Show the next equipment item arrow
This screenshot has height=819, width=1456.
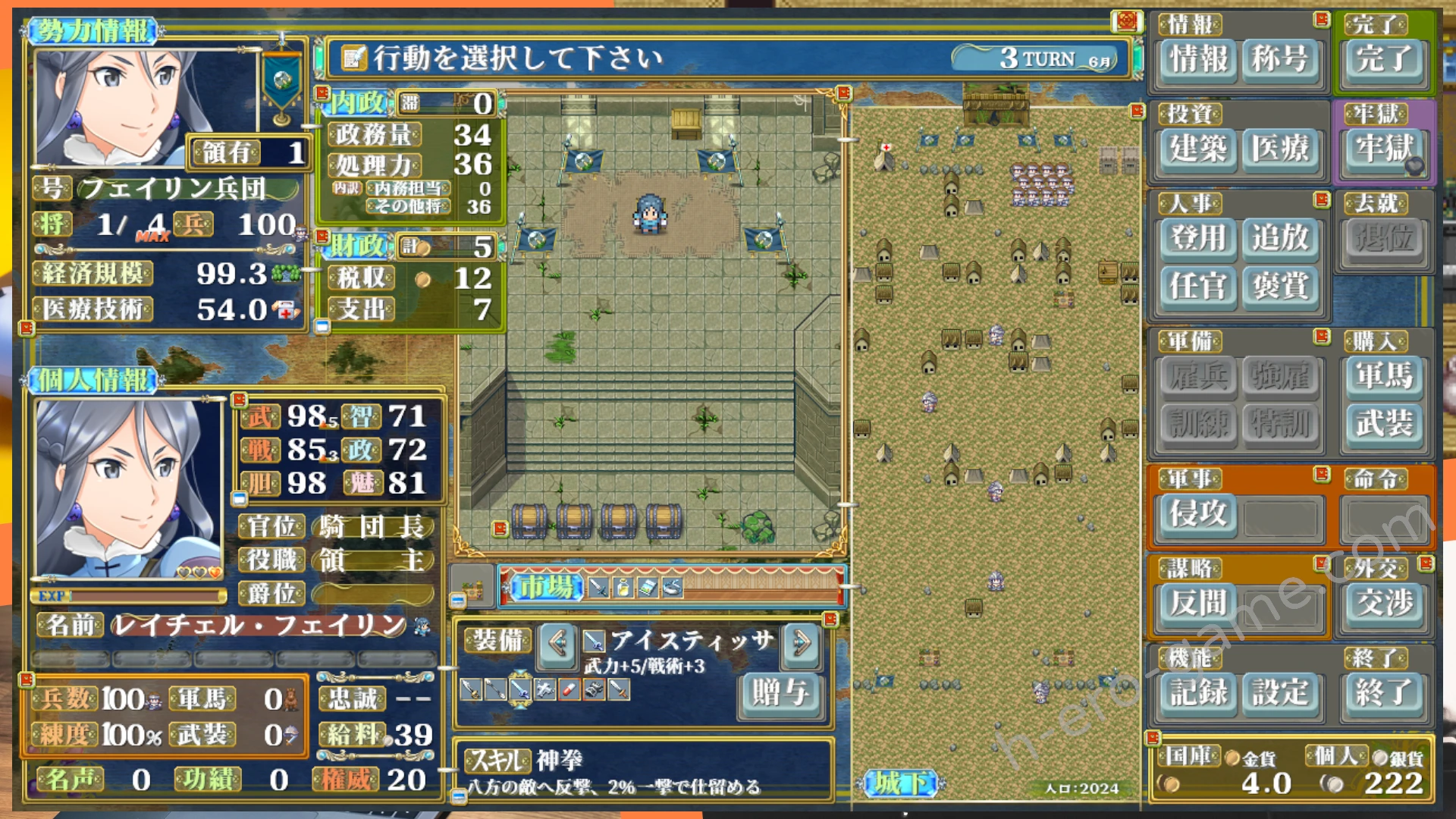801,644
